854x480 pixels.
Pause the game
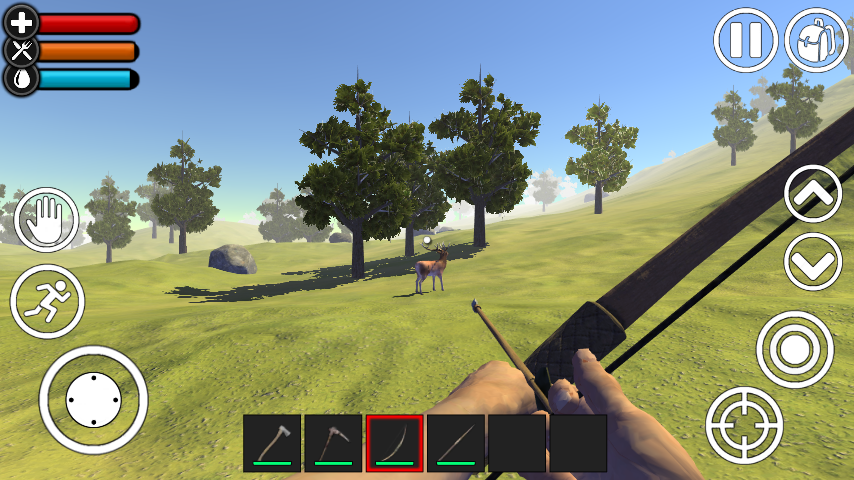(x=745, y=40)
